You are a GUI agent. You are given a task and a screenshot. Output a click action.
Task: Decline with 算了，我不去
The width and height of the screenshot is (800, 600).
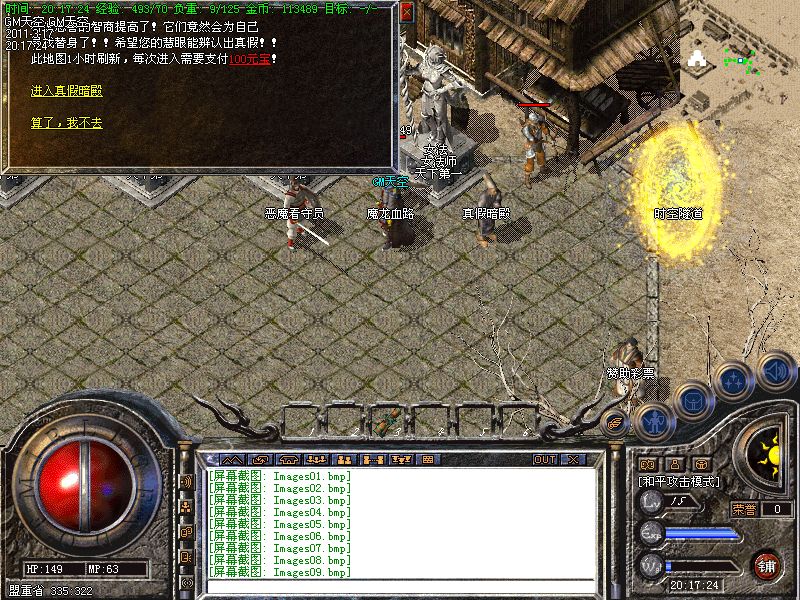pyautogui.click(x=66, y=124)
